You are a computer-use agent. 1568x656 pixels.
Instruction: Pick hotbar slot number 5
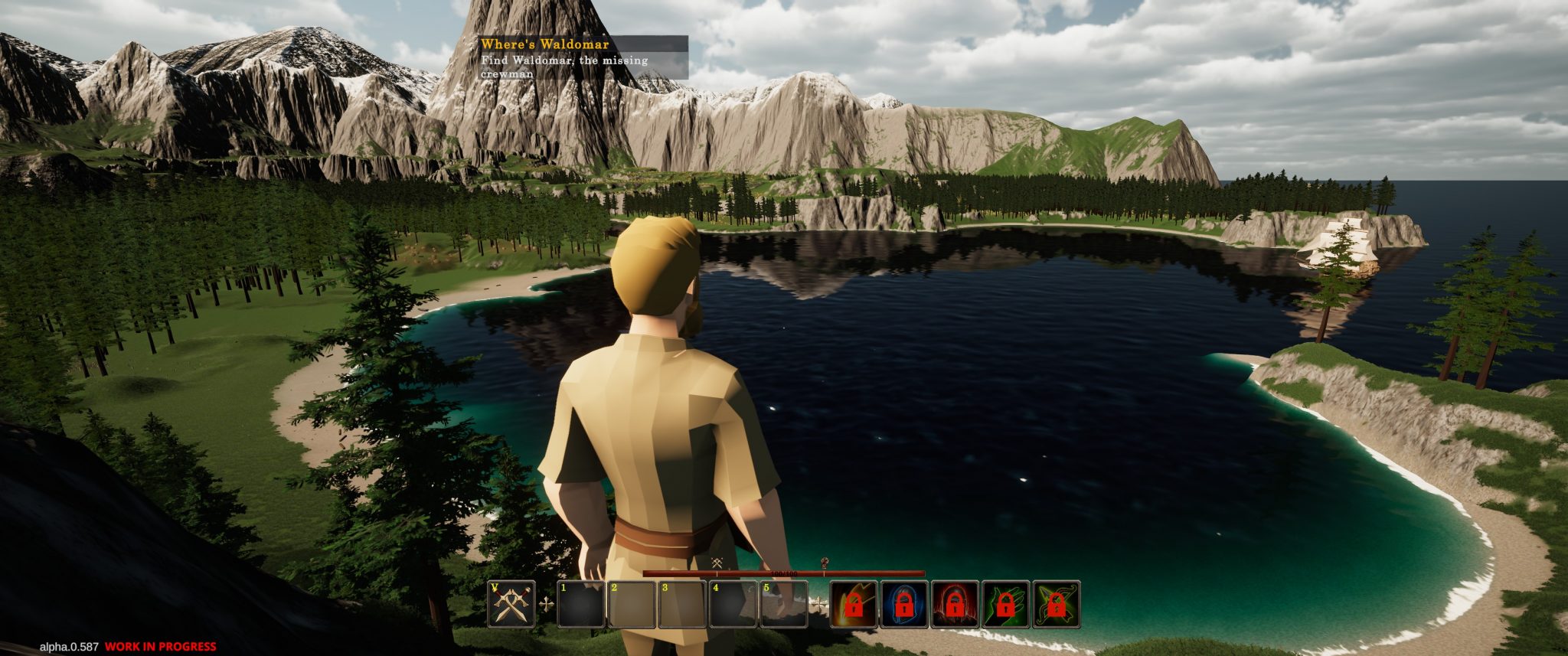pos(783,605)
